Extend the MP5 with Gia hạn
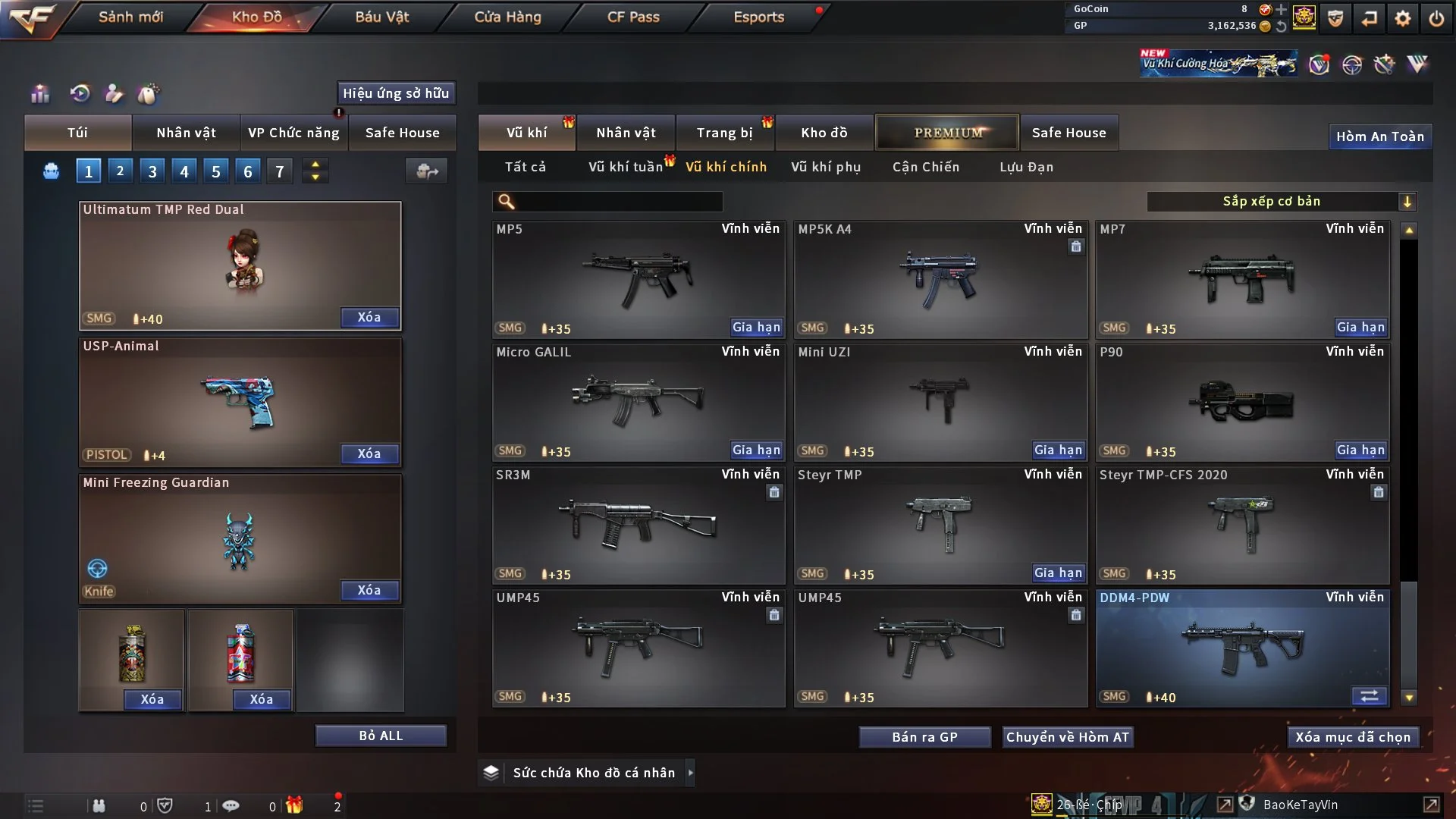 pos(756,328)
